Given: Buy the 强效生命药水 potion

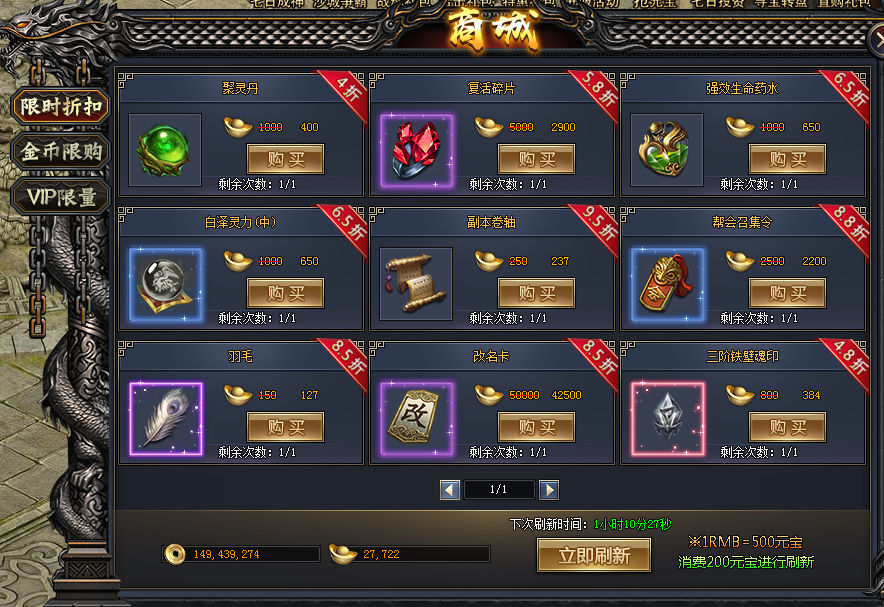Looking at the screenshot, I should click(x=787, y=159).
